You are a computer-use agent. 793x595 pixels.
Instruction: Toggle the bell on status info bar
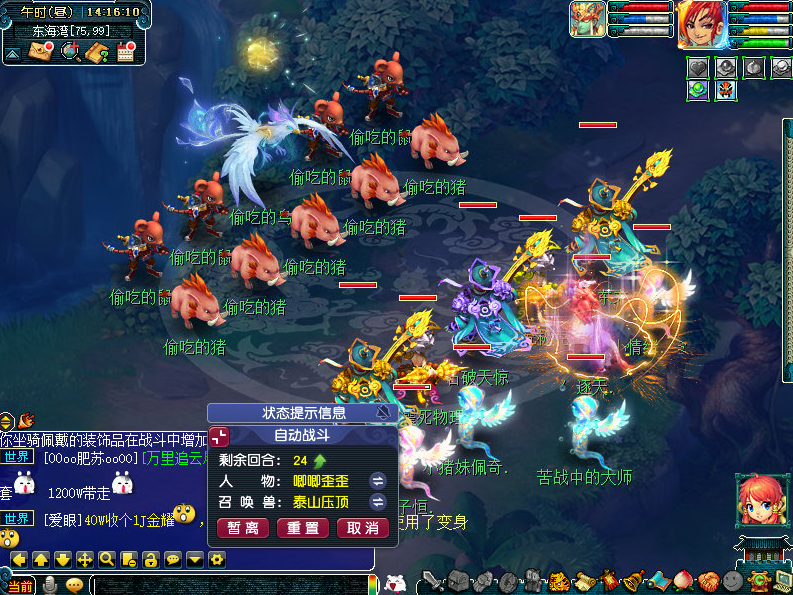pyautogui.click(x=384, y=412)
